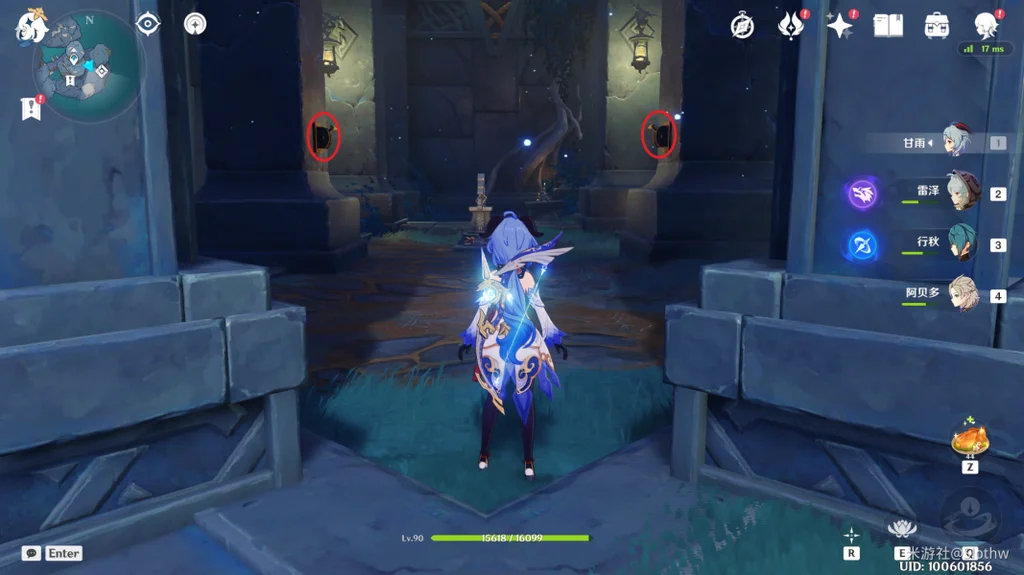Click the four-pointed aim mode icon
The image size is (1024, 575).
851,535
